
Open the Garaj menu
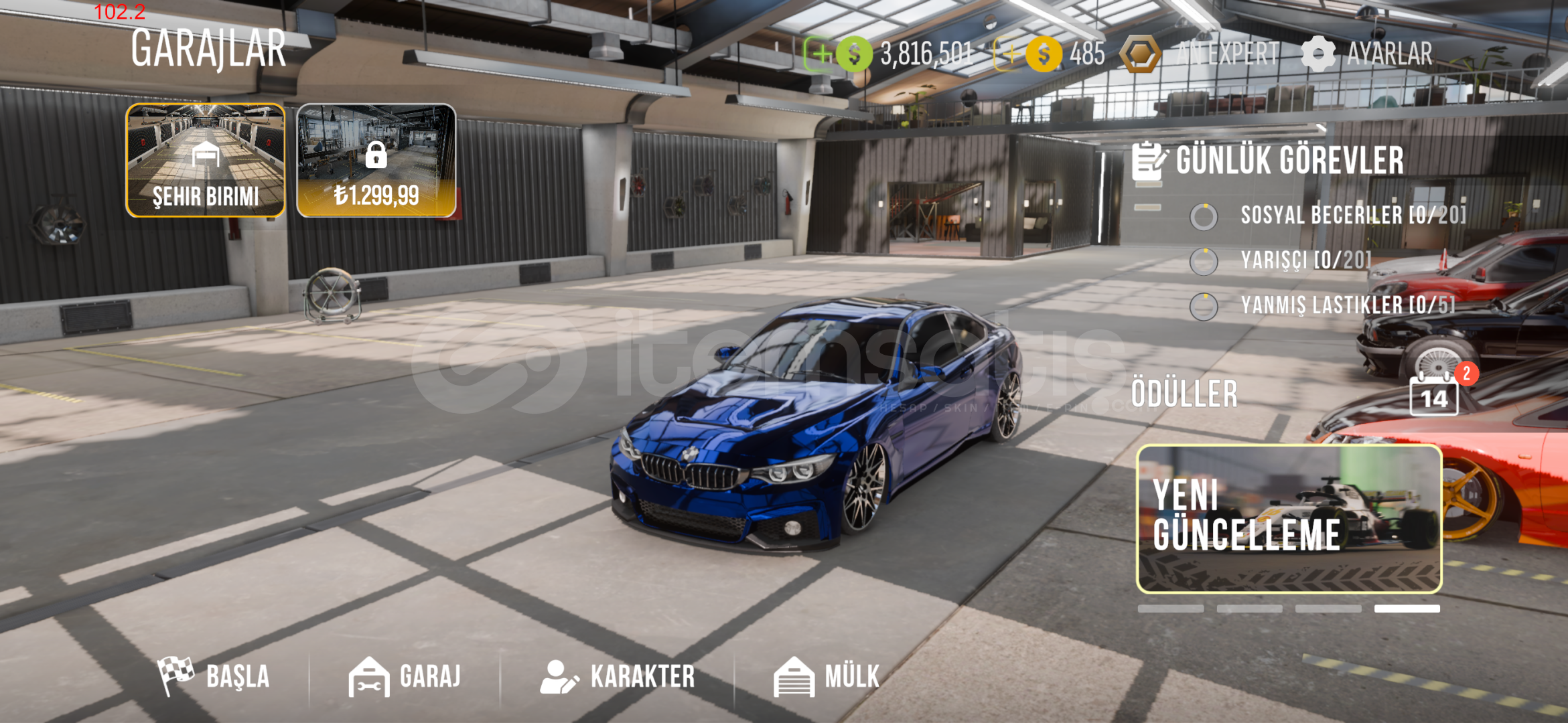click(x=405, y=676)
